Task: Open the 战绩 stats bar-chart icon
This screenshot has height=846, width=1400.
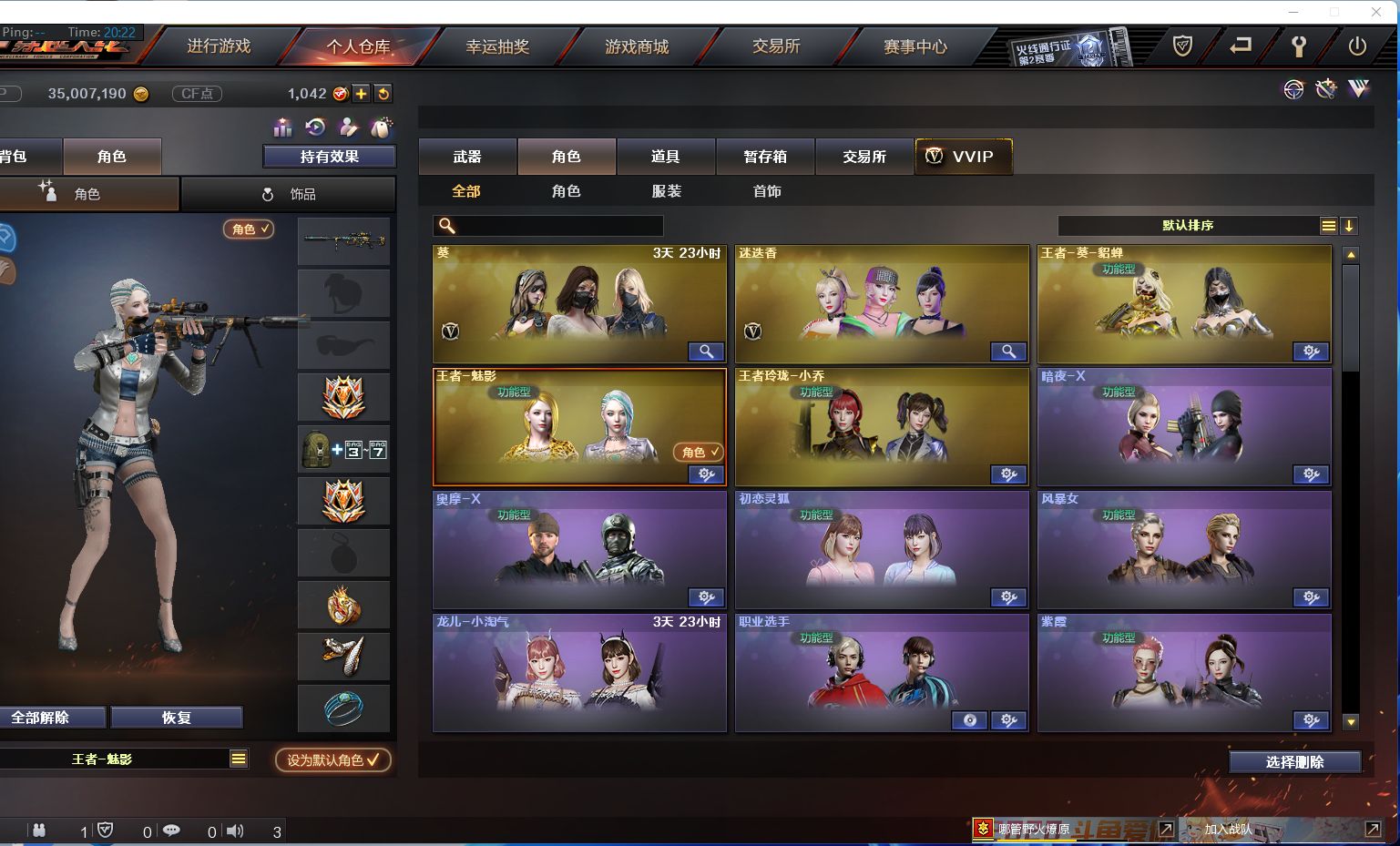Action: click(282, 128)
